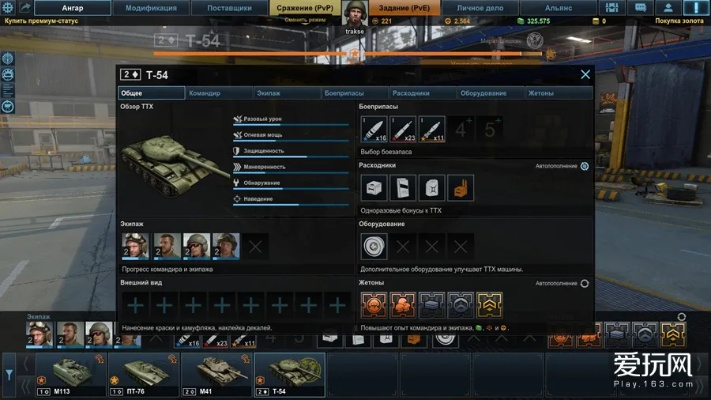711x400 pixels.
Task: Open the Экипаж tab
Action: click(x=268, y=93)
